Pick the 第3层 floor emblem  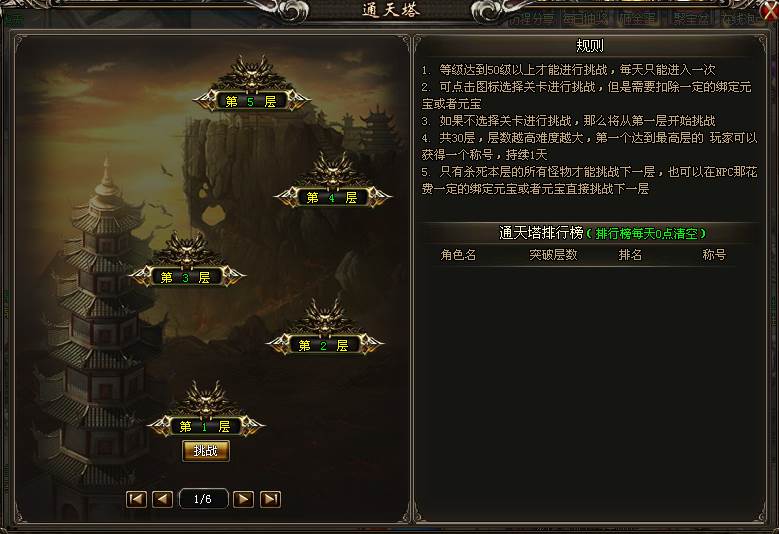[x=186, y=276]
